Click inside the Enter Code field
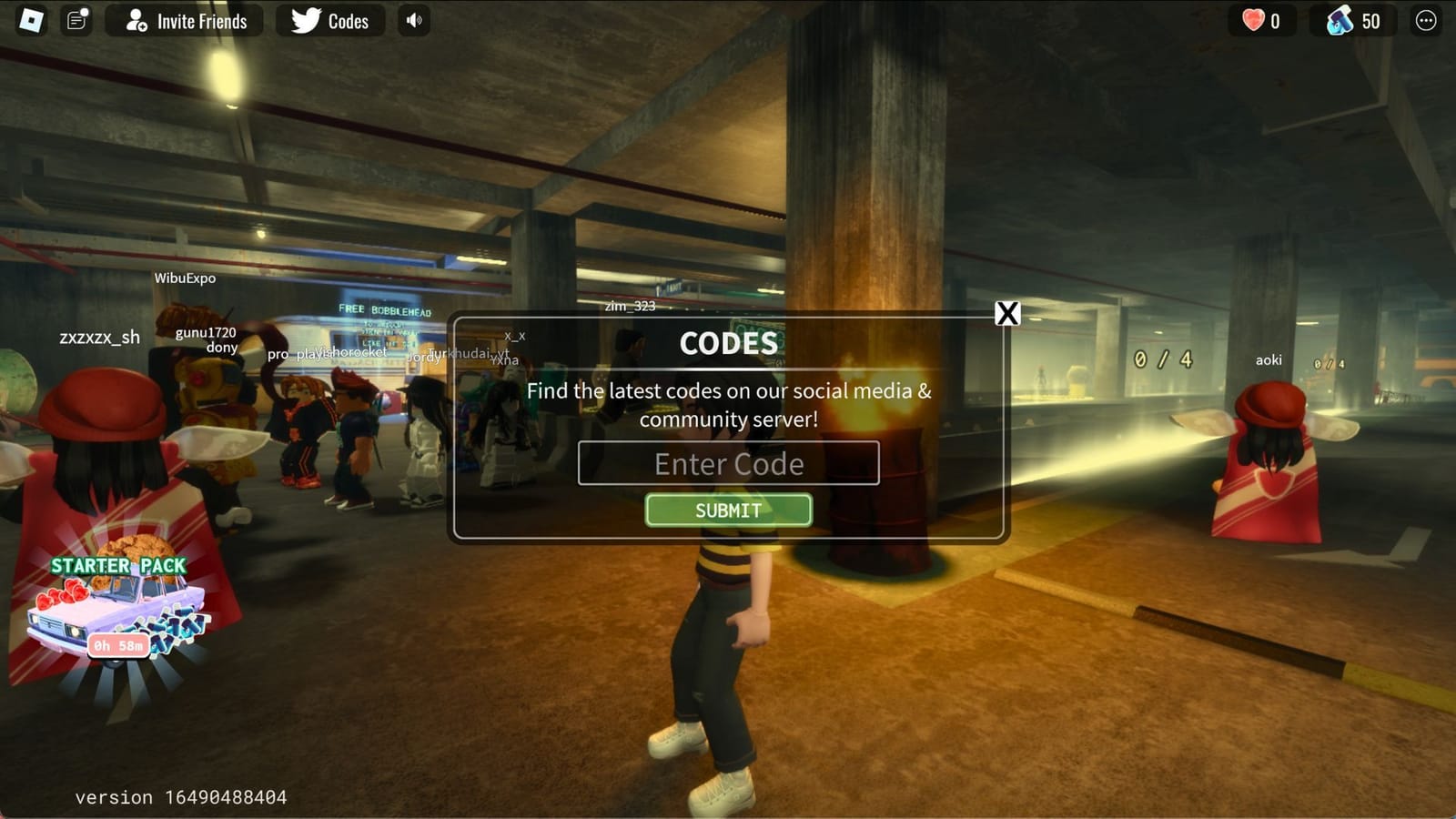Image resolution: width=1456 pixels, height=819 pixels. coord(728,464)
